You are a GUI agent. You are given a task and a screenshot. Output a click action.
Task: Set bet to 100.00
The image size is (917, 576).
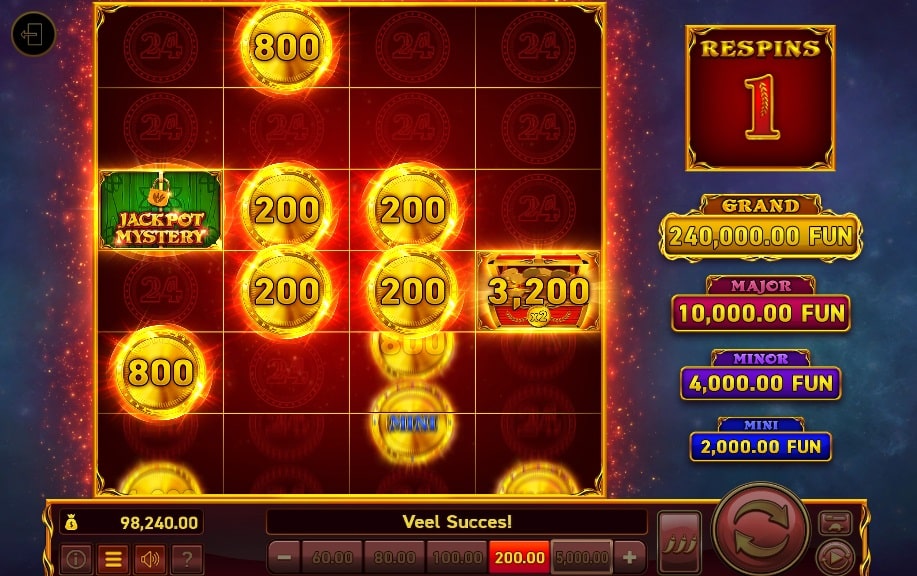pos(457,557)
